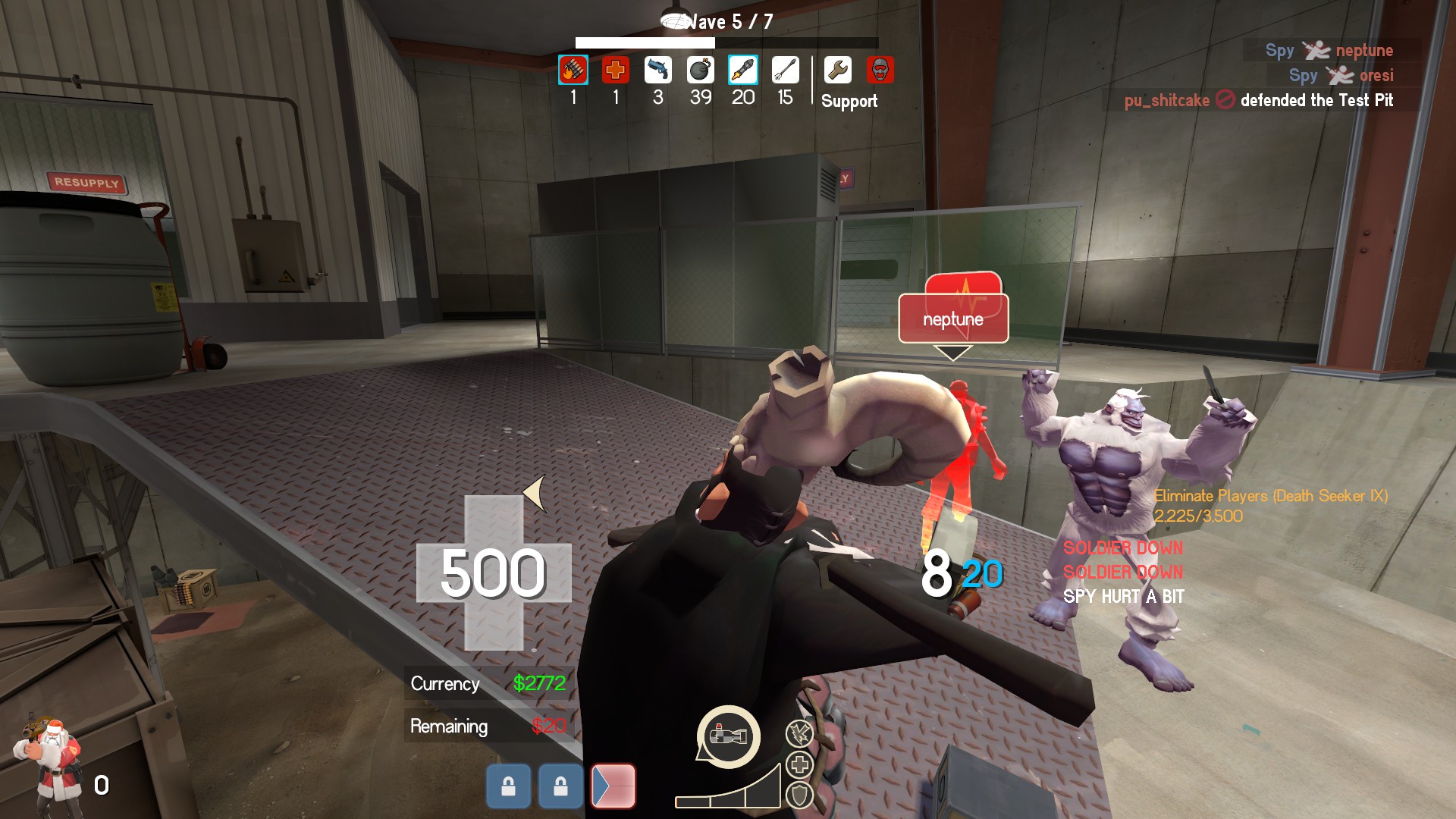Select the black bomb enemy icon
The height and width of the screenshot is (819, 1456).
700,71
